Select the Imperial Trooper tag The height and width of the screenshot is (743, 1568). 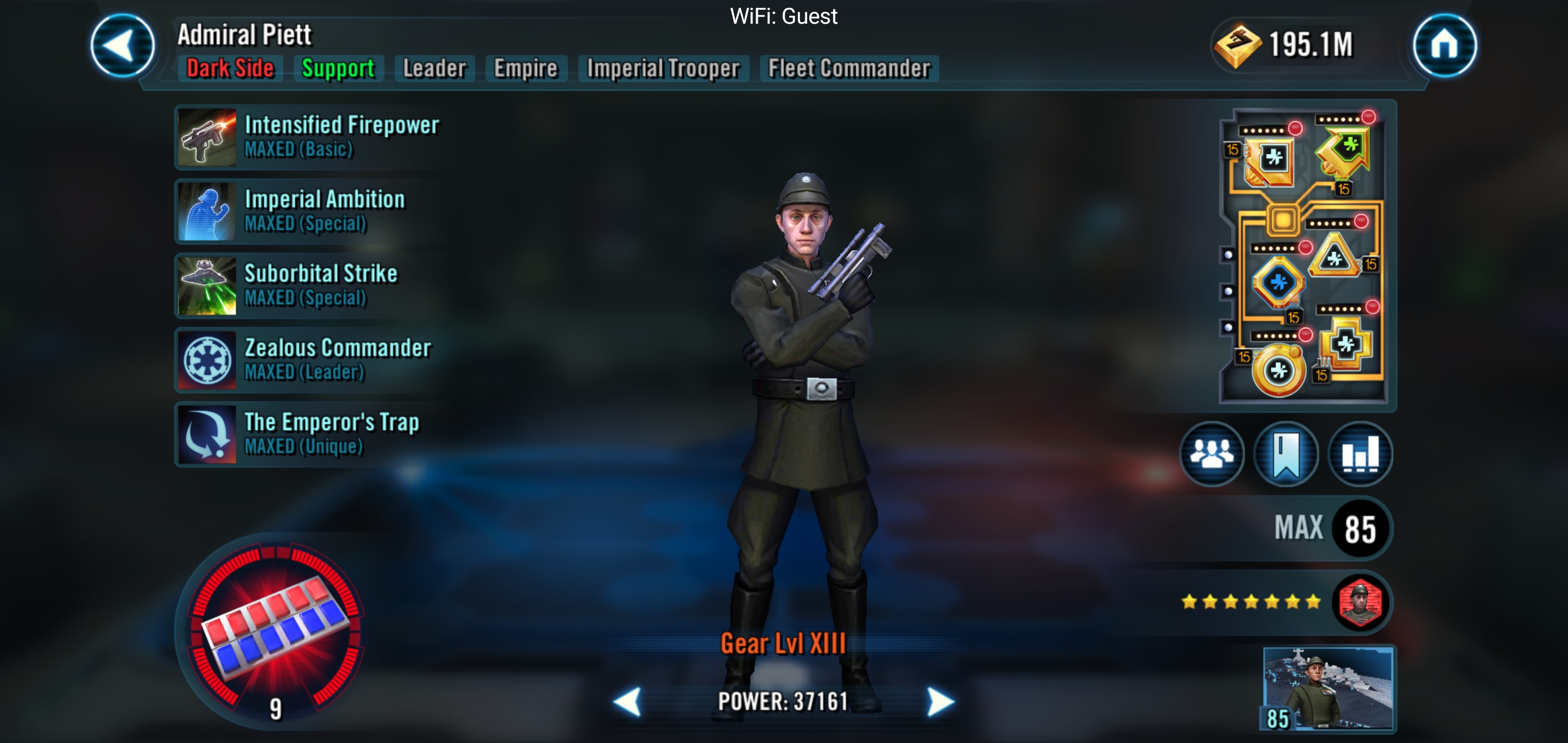663,68
